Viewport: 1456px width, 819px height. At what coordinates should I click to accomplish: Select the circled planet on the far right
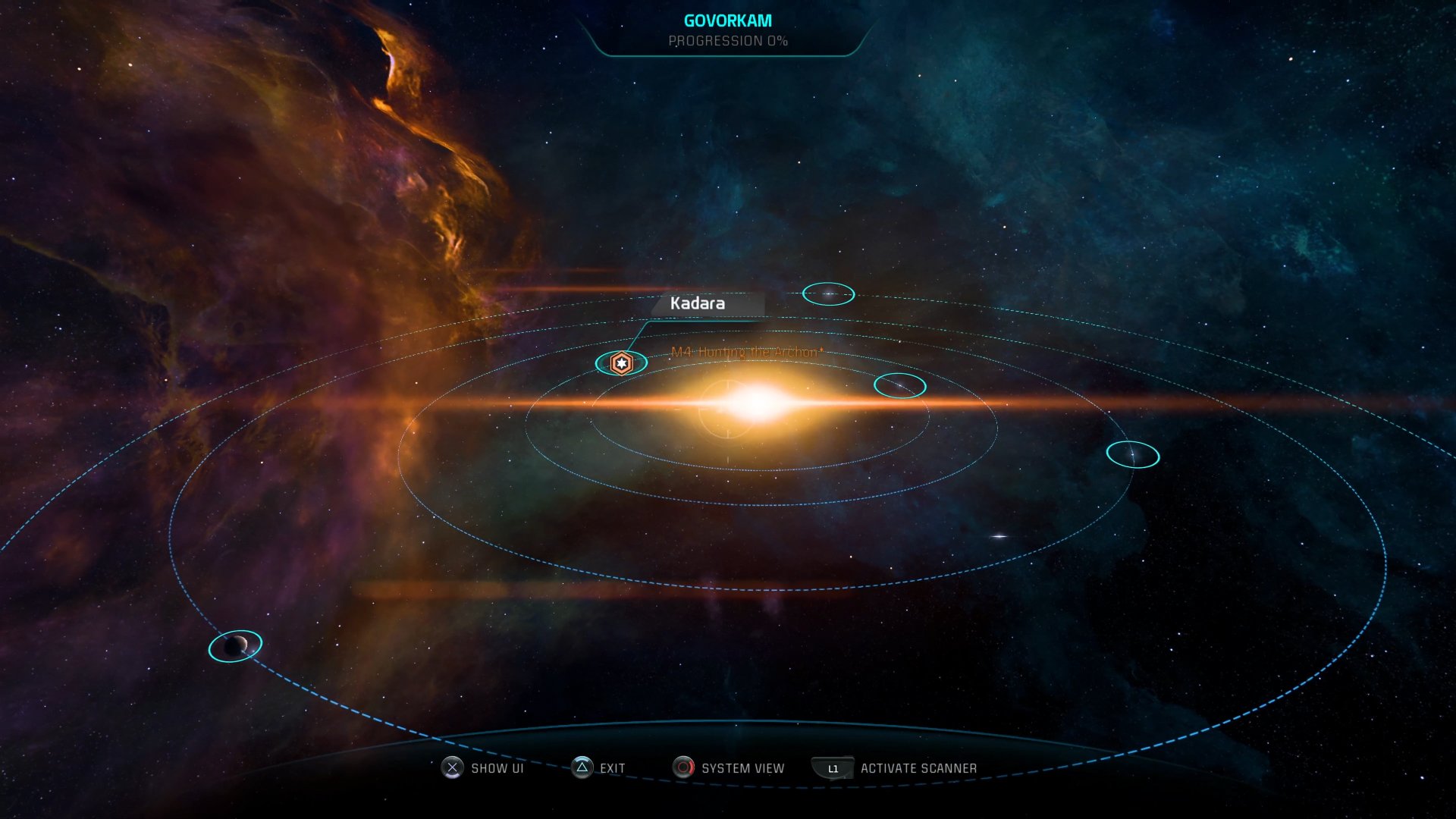pyautogui.click(x=1131, y=453)
